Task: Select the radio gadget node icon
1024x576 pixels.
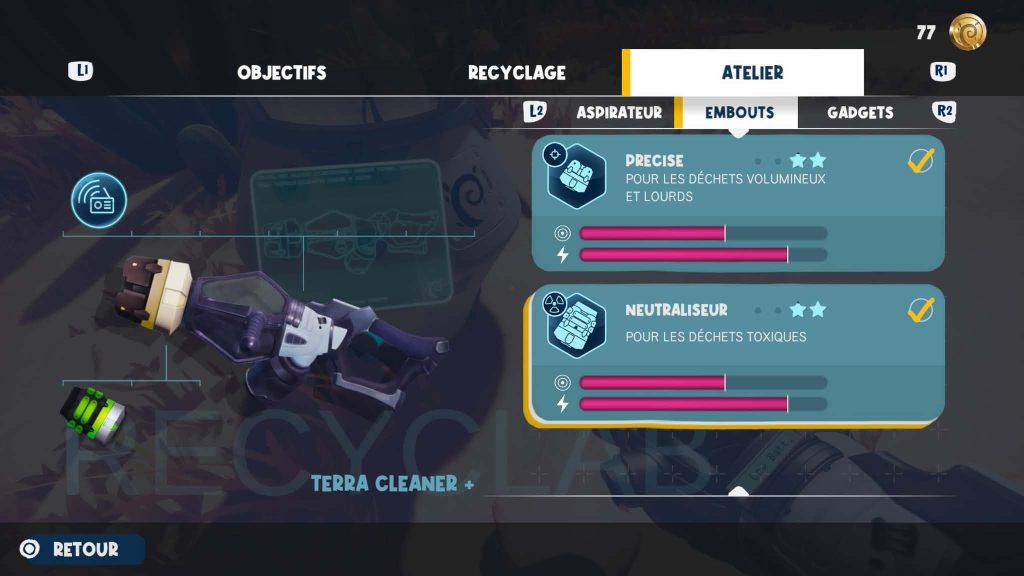Action: (99, 200)
